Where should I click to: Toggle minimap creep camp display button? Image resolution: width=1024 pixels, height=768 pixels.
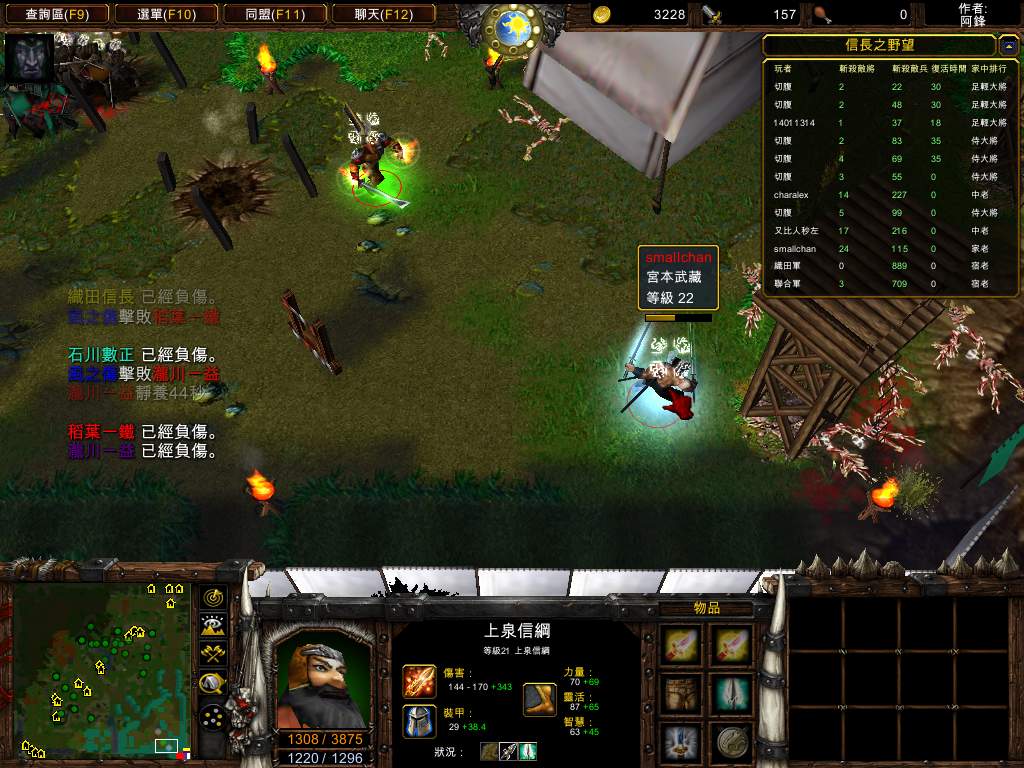click(x=212, y=684)
